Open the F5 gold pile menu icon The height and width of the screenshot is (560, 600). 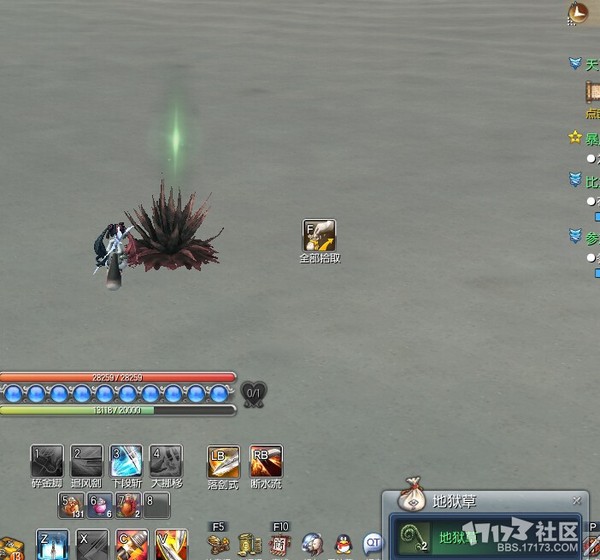coord(220,544)
